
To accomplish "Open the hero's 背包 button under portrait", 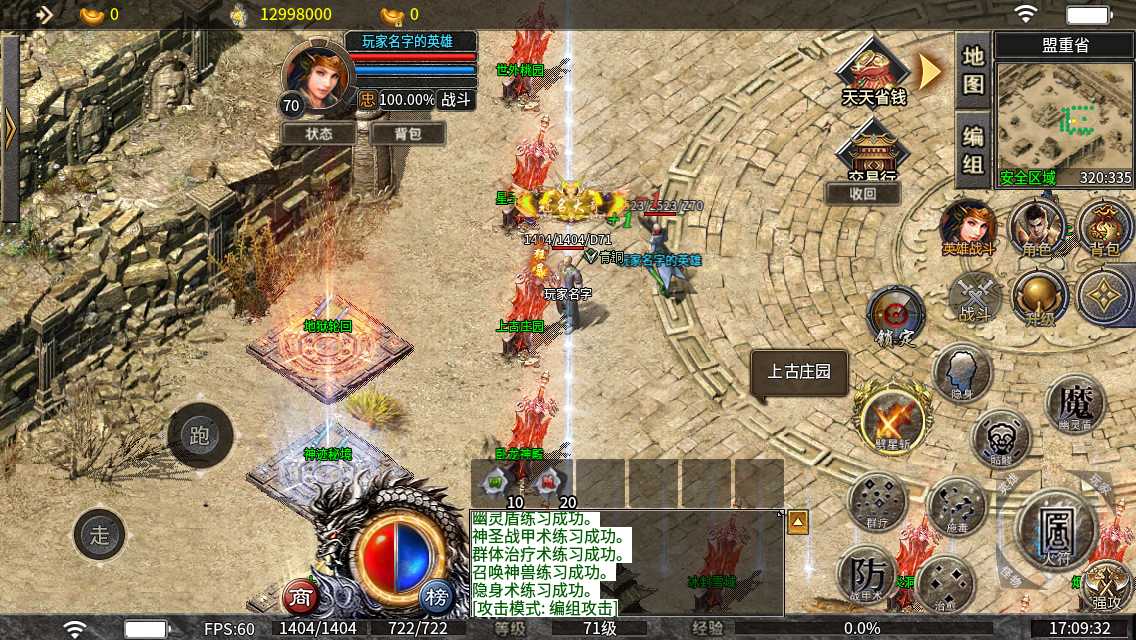I will 407,133.
